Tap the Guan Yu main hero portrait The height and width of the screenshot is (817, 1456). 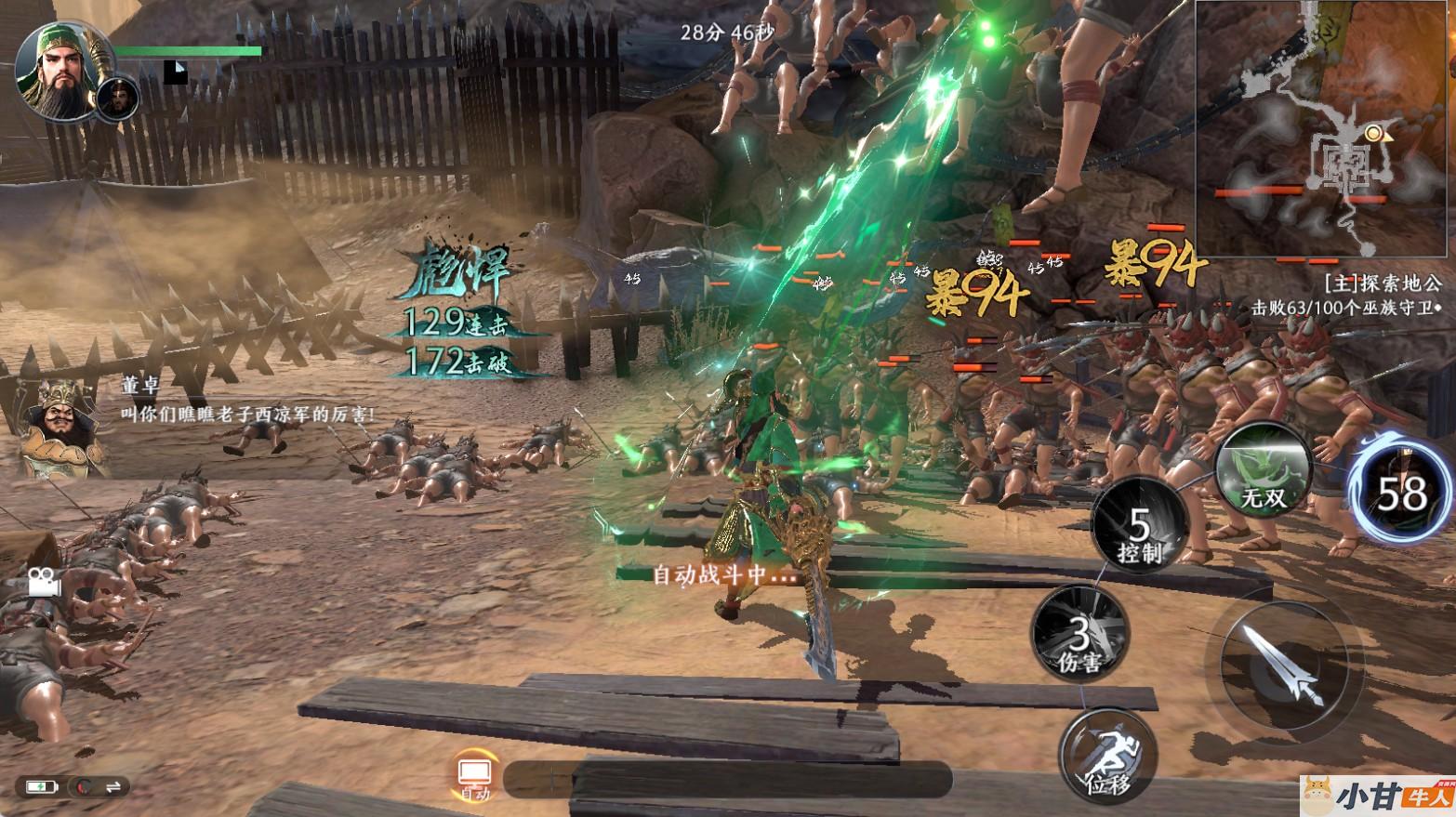(58, 70)
